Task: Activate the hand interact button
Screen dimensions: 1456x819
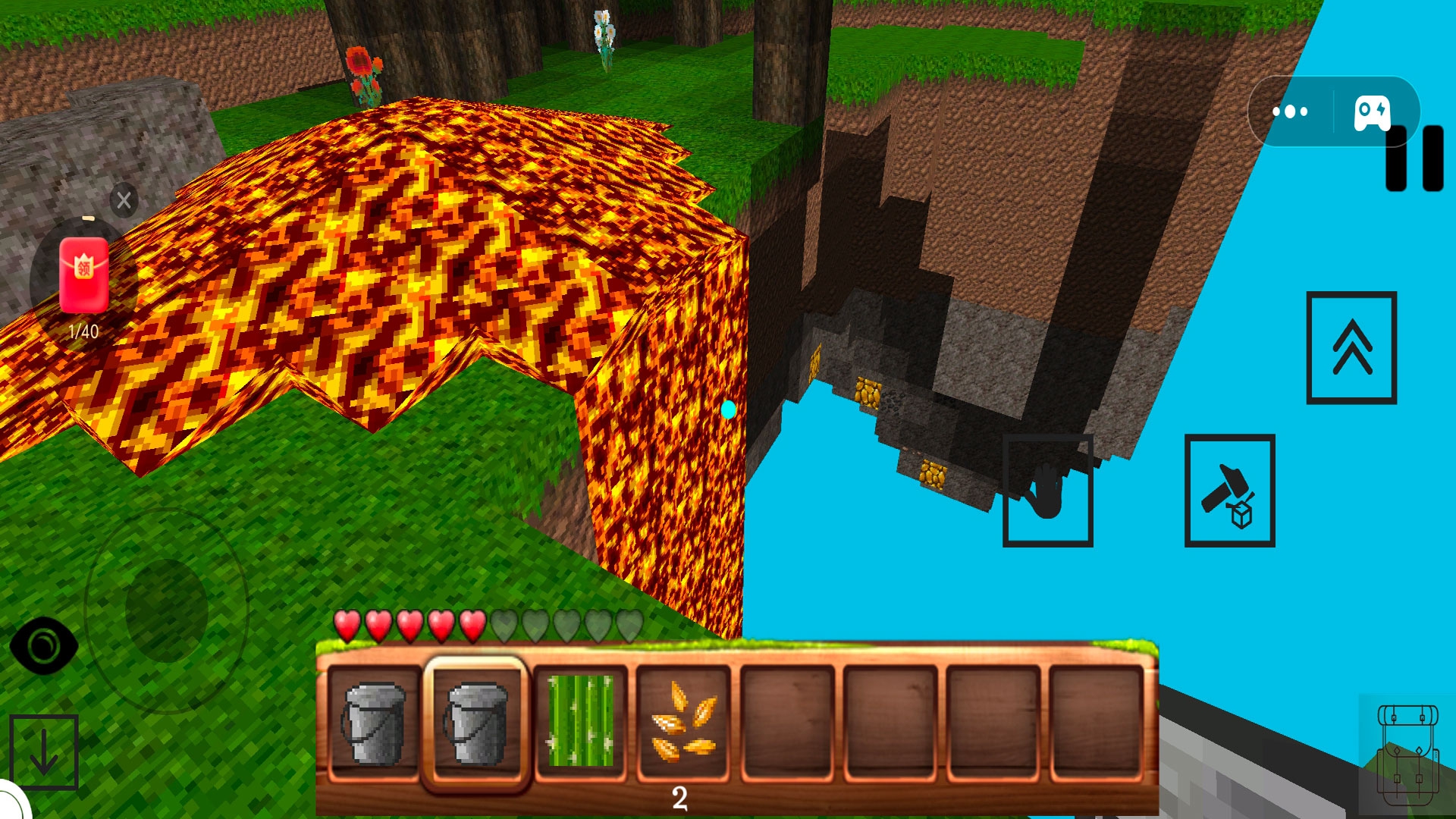Action: tap(1047, 491)
